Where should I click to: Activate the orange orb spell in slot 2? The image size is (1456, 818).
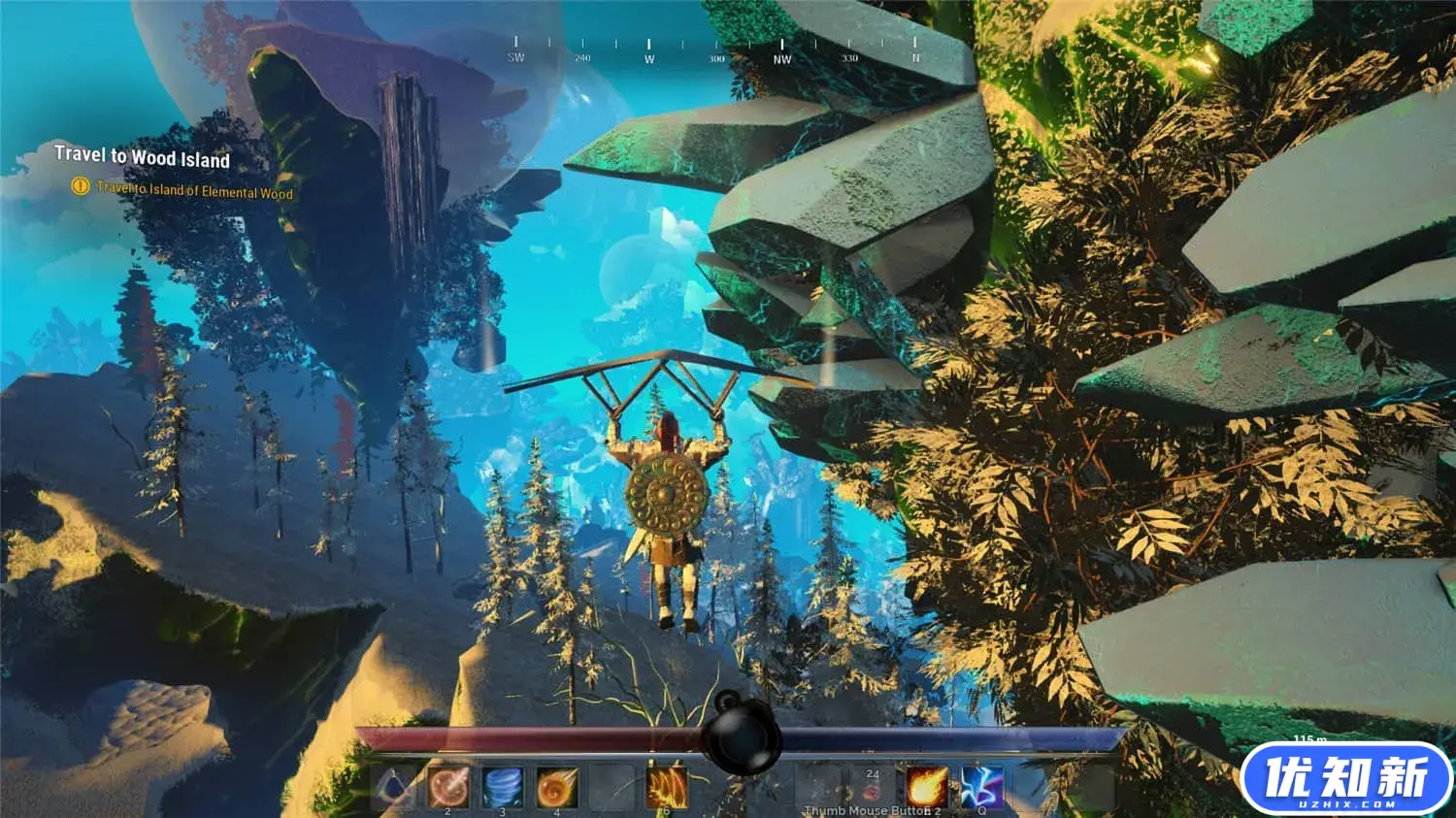(x=448, y=787)
